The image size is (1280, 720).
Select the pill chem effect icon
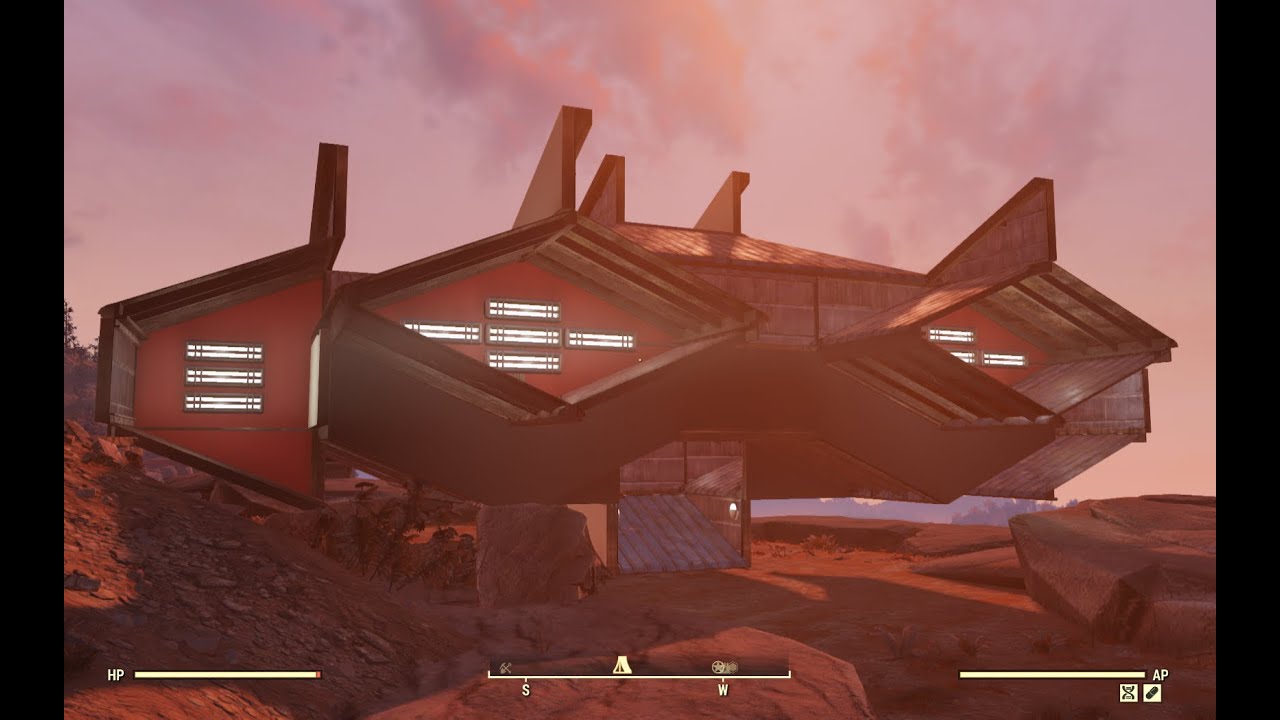point(1152,692)
